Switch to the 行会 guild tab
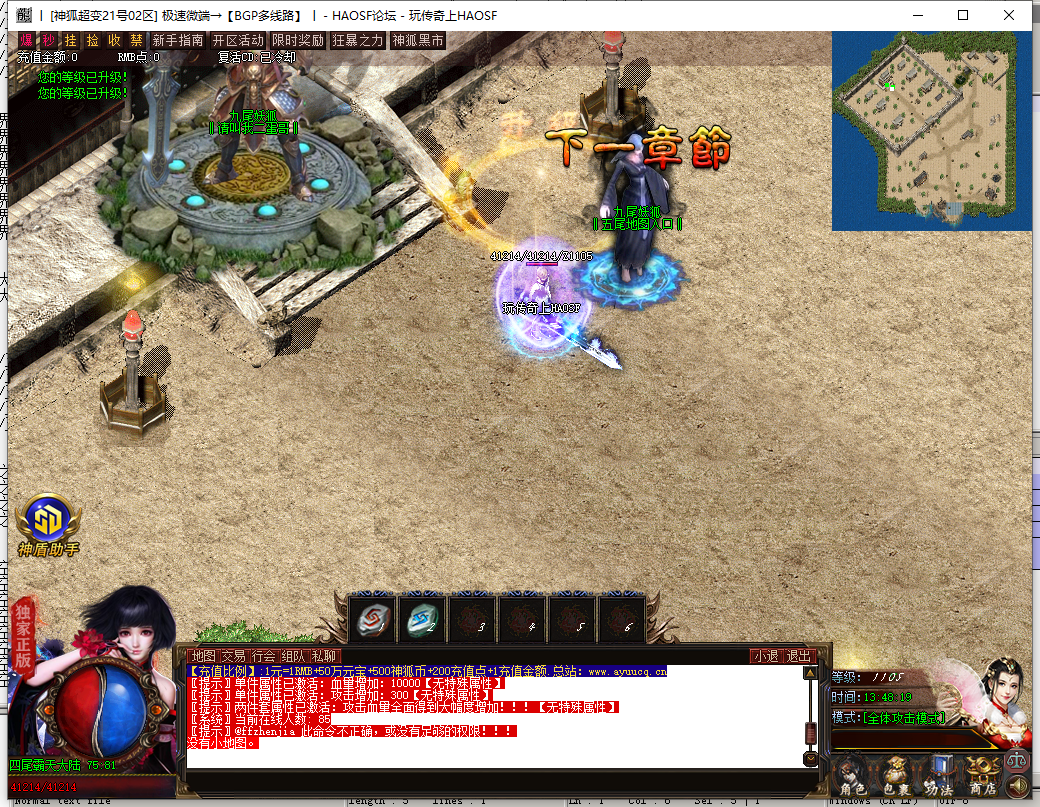This screenshot has width=1040, height=807. point(264,656)
